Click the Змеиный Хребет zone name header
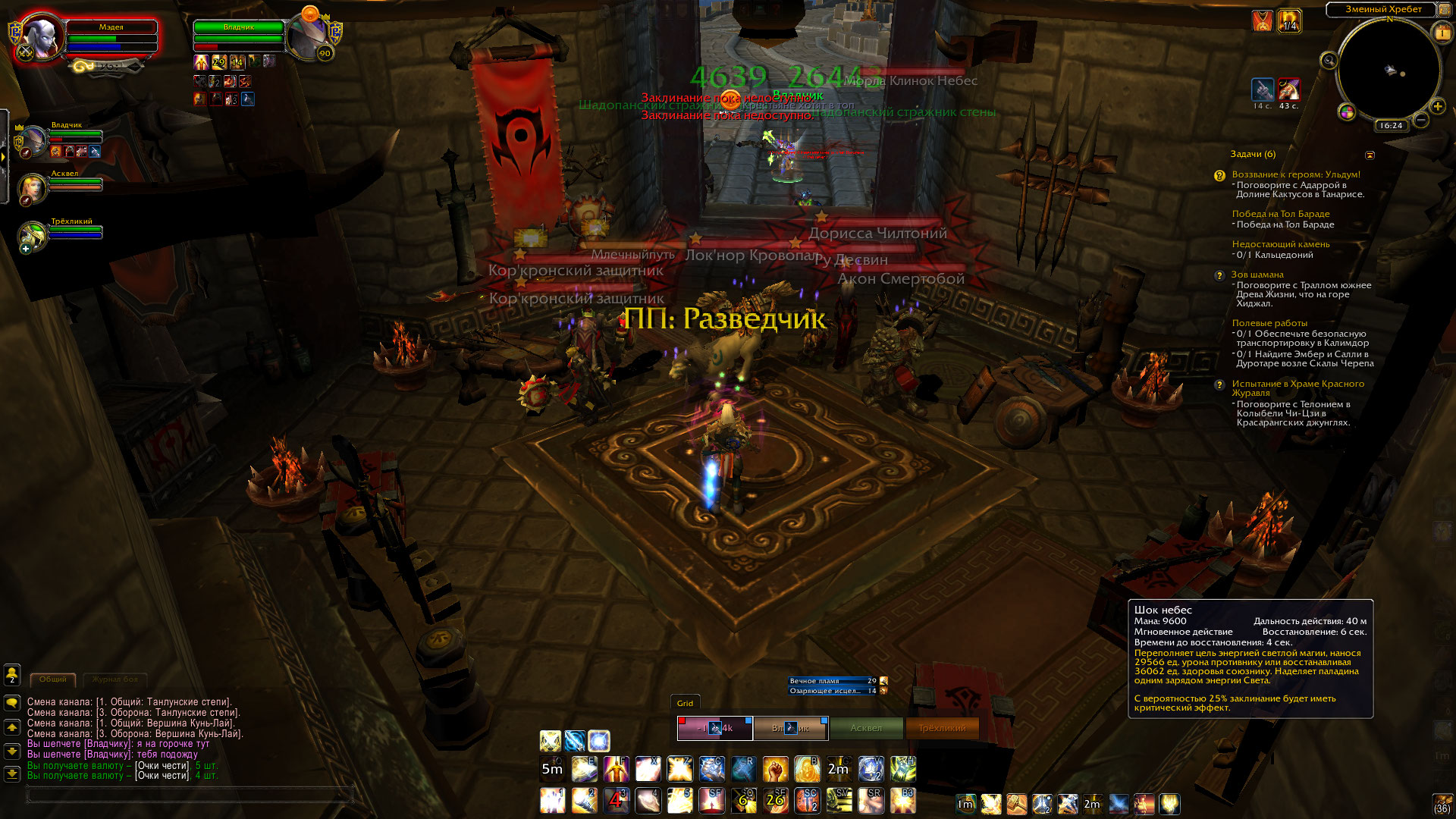The width and height of the screenshot is (1456, 819). click(x=1382, y=9)
